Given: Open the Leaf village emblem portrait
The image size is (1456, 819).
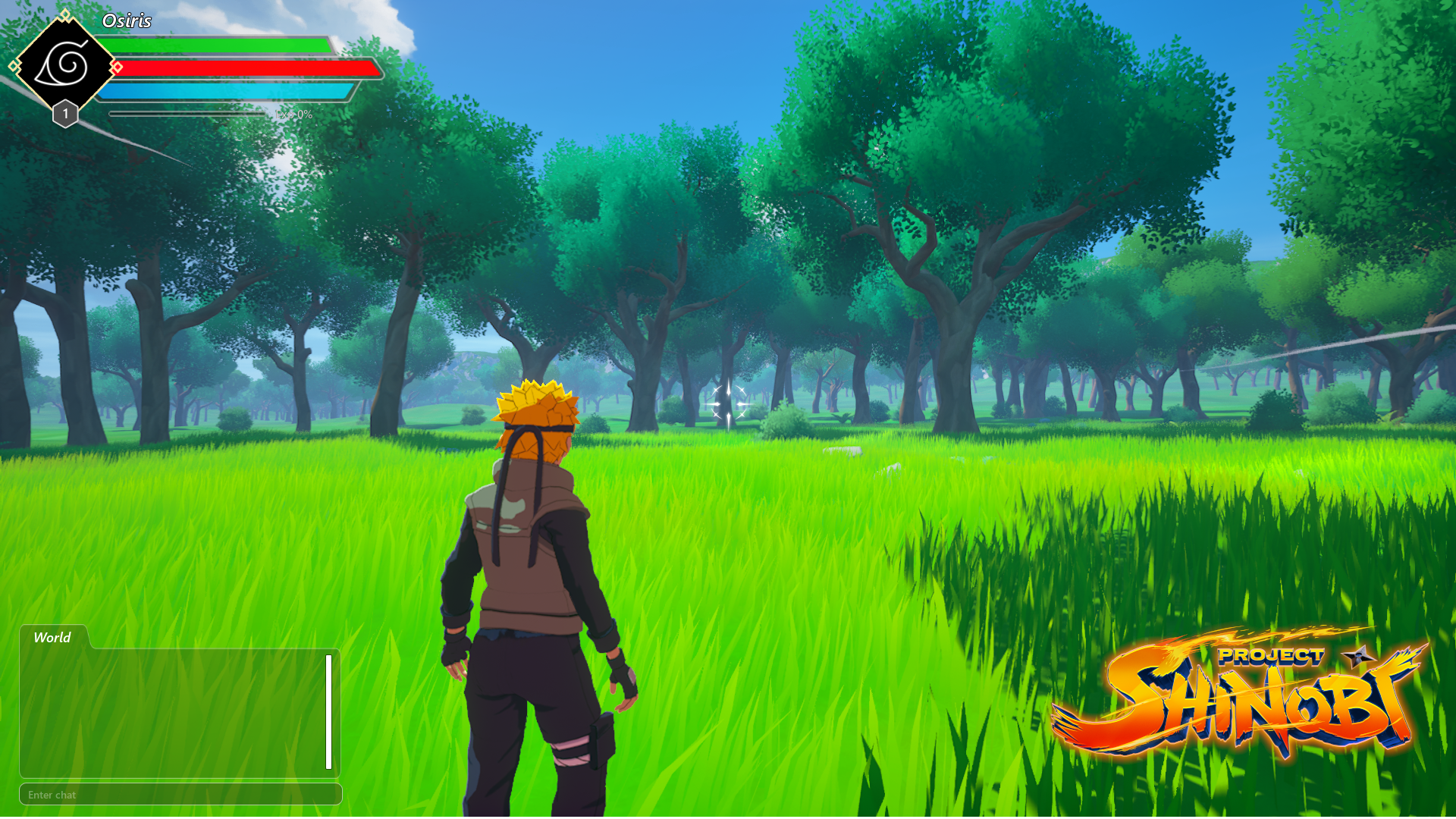Looking at the screenshot, I should (x=65, y=65).
